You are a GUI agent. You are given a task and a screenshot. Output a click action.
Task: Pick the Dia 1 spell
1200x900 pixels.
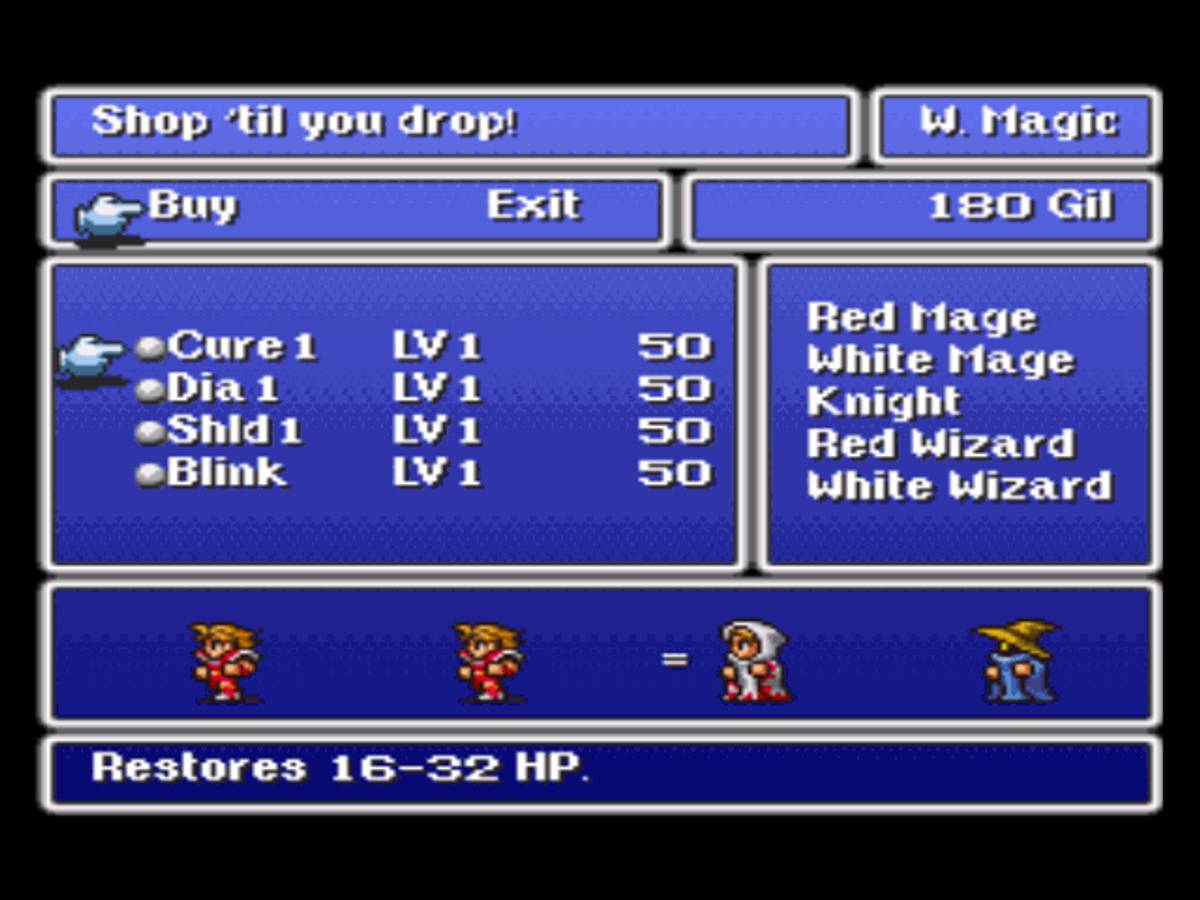tap(223, 389)
